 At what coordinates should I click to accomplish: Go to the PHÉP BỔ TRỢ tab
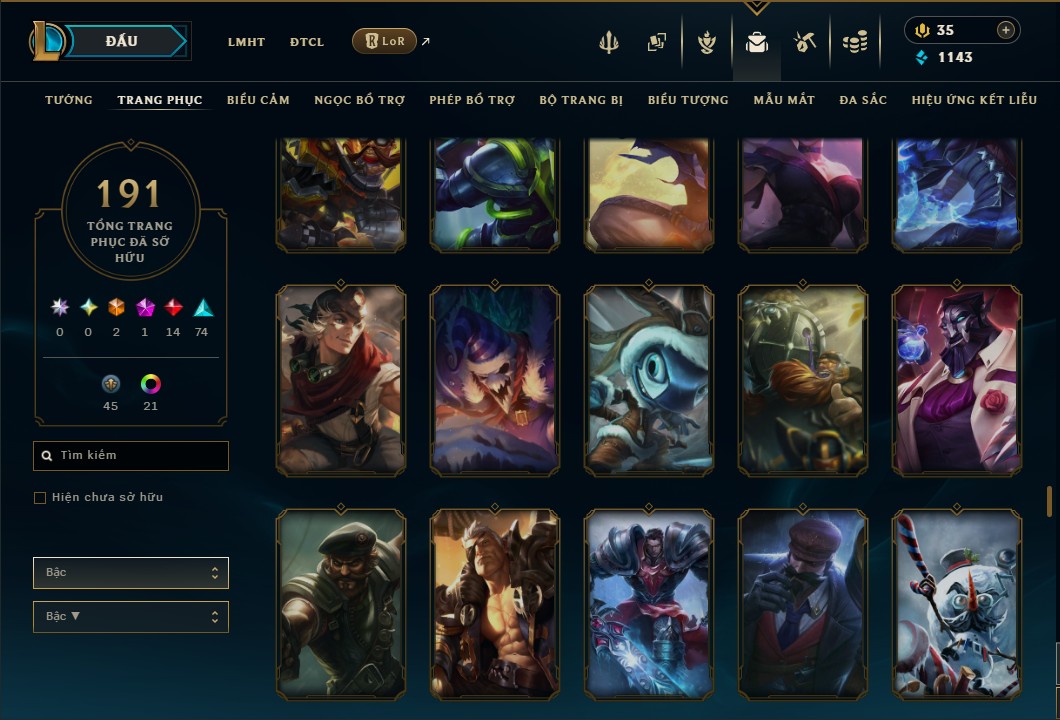(x=472, y=100)
